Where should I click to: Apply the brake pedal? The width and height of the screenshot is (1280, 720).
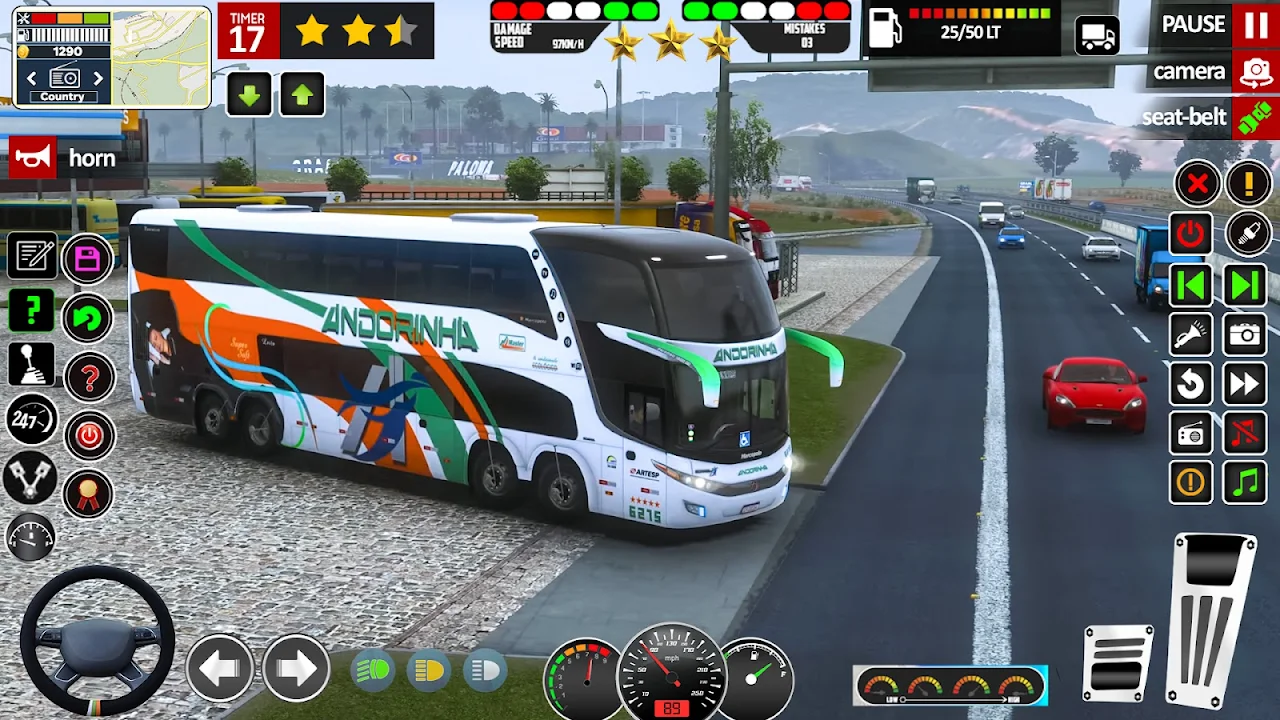pyautogui.click(x=1118, y=661)
